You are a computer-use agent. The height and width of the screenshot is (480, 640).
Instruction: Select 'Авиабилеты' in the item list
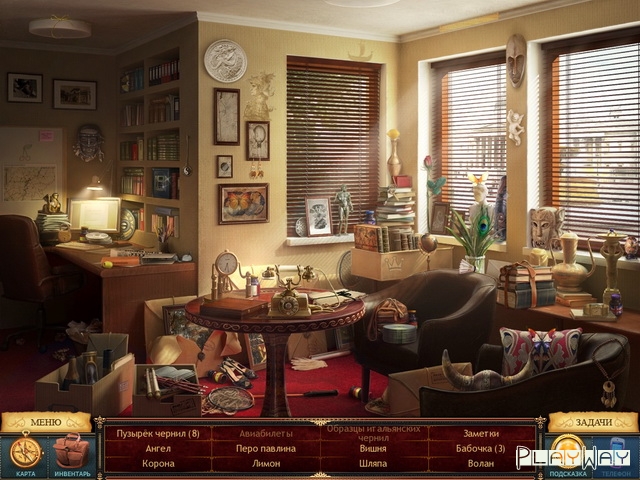click(266, 433)
